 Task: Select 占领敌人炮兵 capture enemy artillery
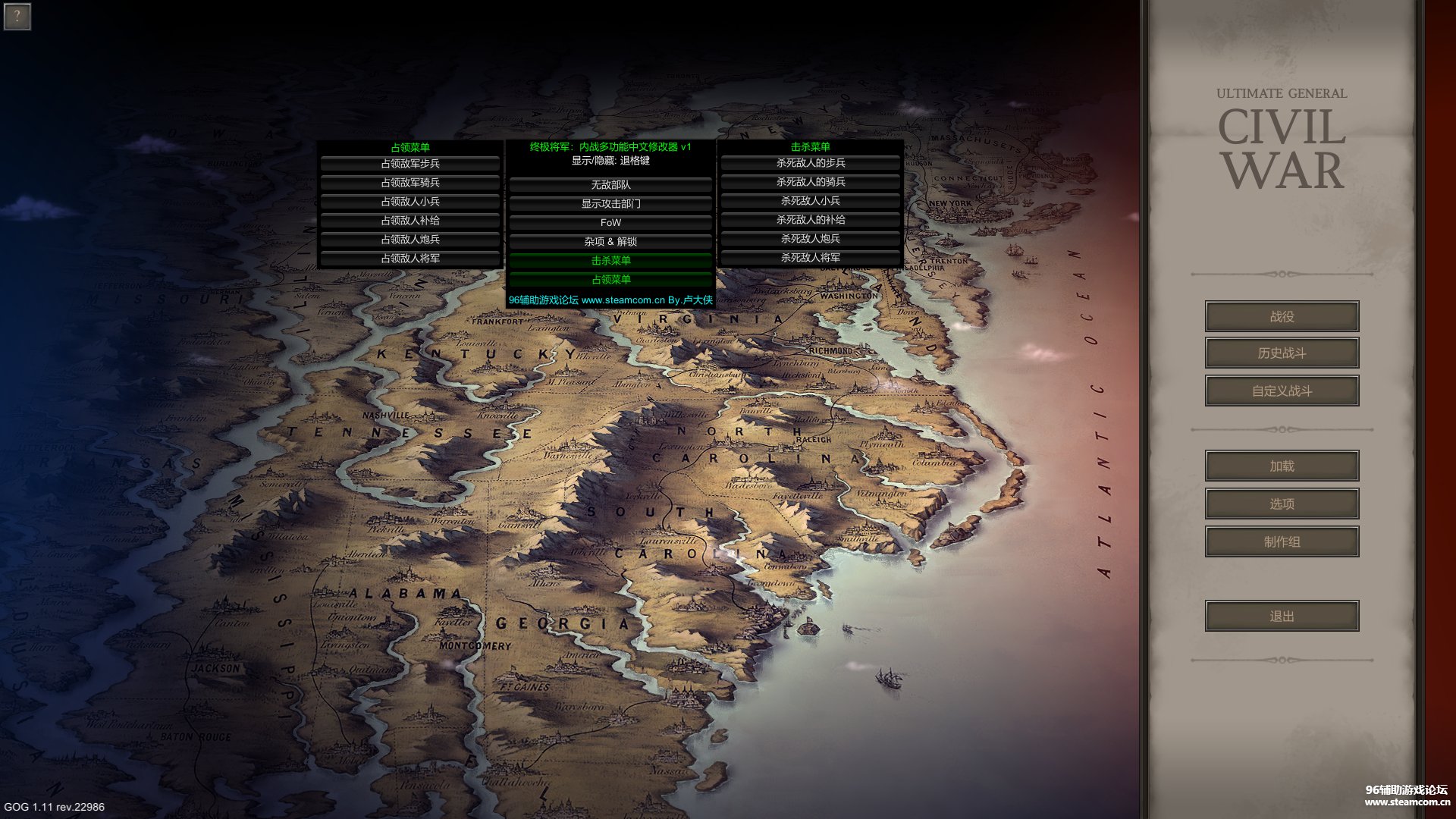pos(410,240)
